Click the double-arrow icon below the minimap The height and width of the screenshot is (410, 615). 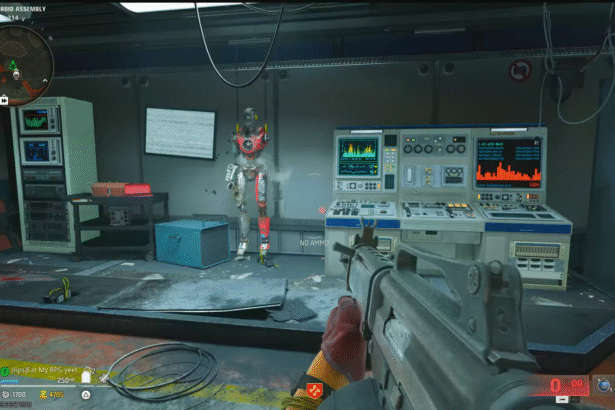click(4, 100)
